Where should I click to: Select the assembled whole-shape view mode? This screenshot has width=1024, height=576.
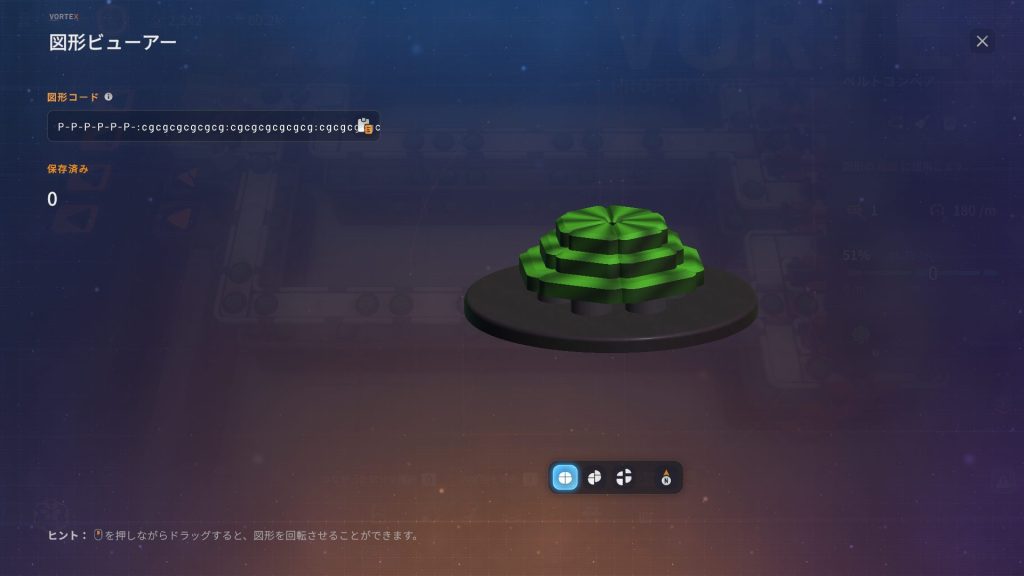(565, 478)
